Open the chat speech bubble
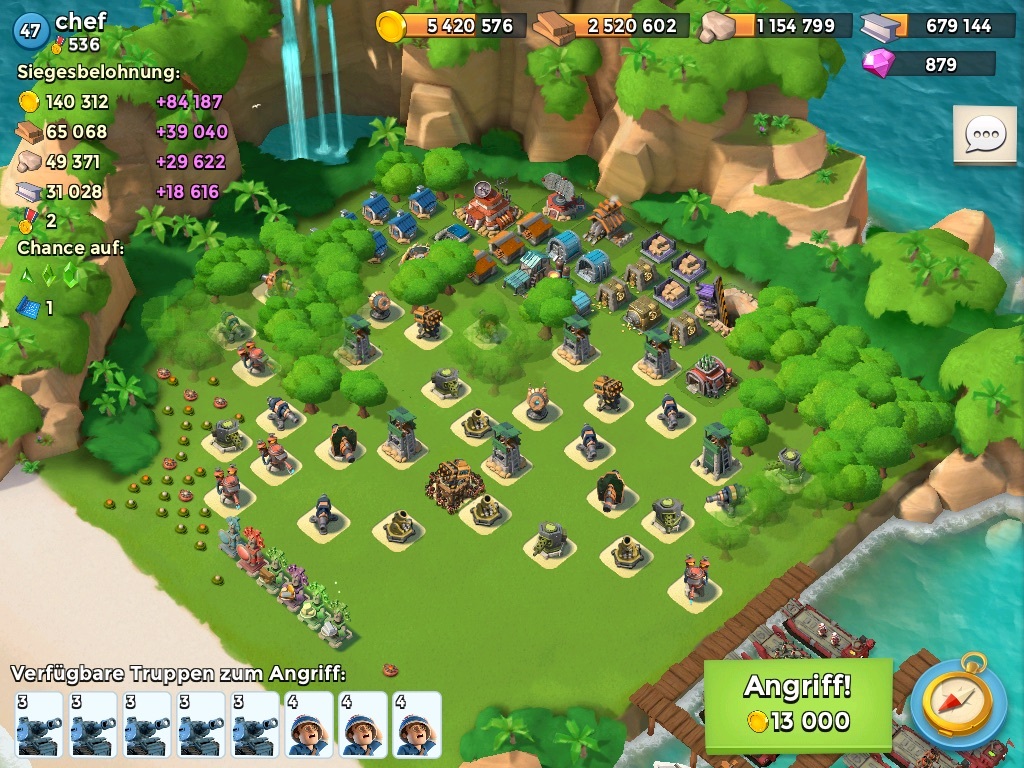The height and width of the screenshot is (768, 1024). pos(984,135)
